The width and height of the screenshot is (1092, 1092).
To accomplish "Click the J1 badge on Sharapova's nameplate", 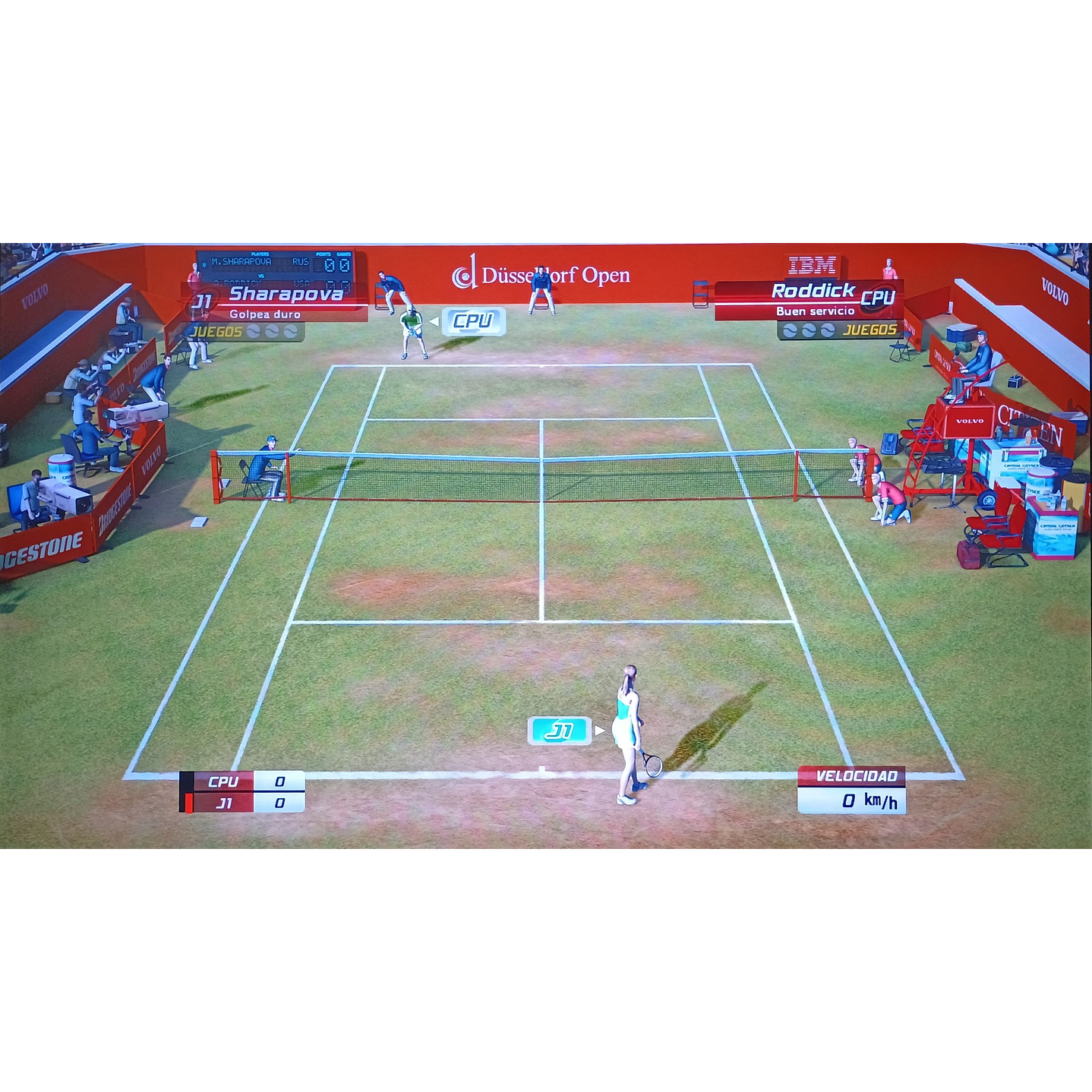I will coord(201,299).
